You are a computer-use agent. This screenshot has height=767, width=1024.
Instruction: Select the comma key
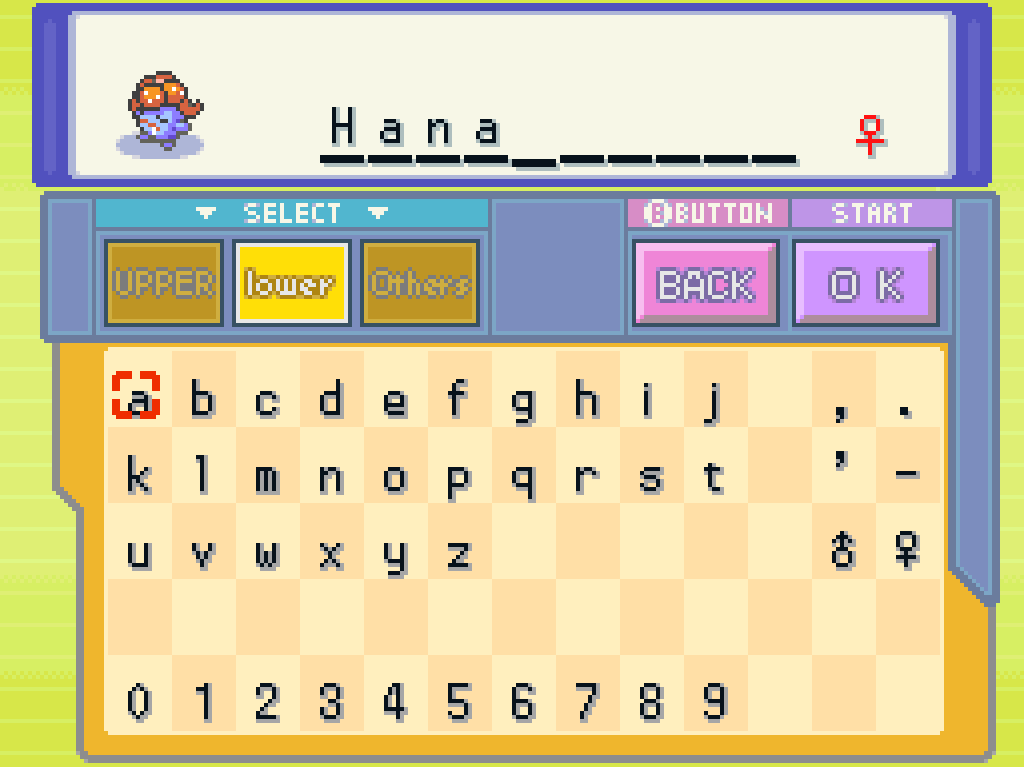[841, 405]
